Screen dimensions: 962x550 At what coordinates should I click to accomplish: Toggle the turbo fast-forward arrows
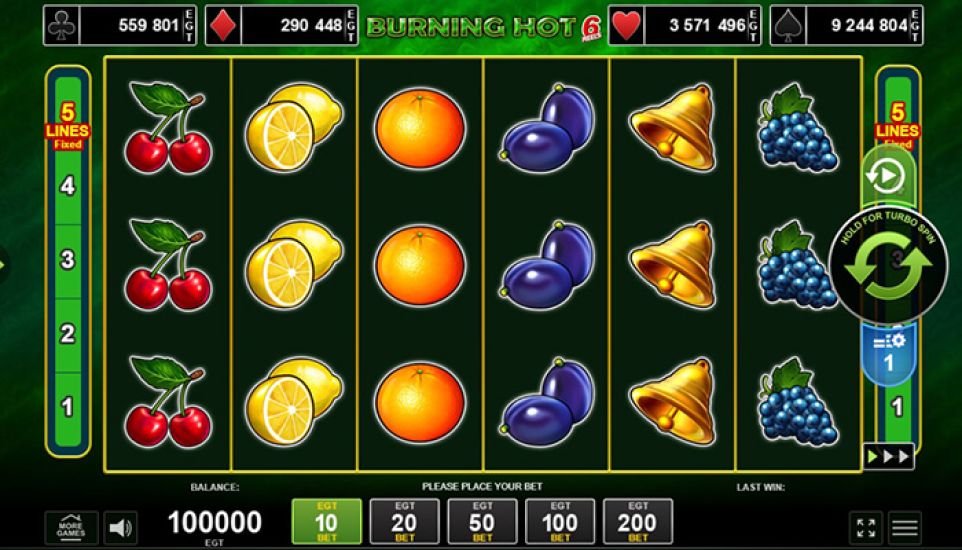pyautogui.click(x=888, y=456)
